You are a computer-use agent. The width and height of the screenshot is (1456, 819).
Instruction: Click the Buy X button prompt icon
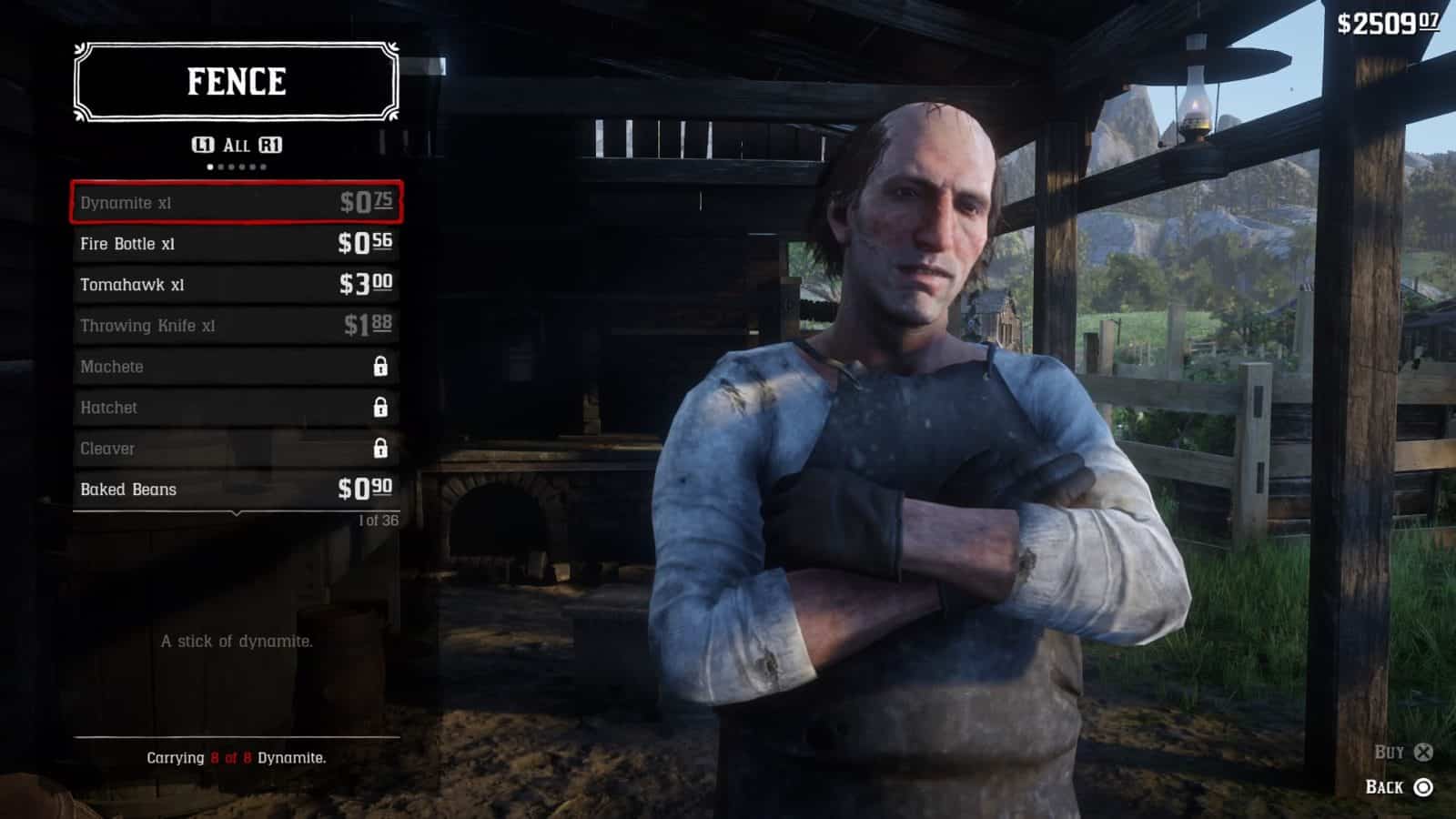point(1421,752)
